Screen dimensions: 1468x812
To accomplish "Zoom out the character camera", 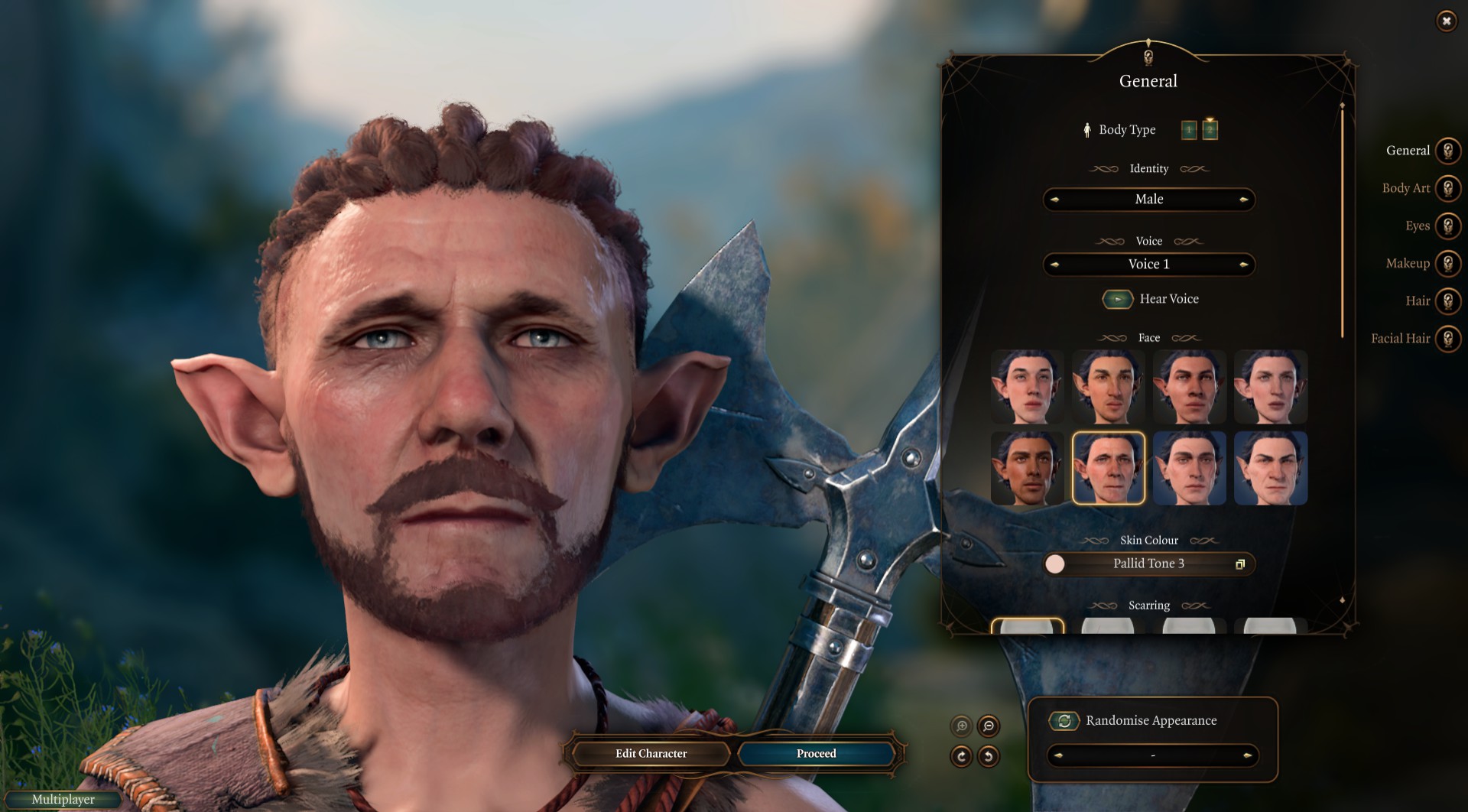I will [989, 726].
